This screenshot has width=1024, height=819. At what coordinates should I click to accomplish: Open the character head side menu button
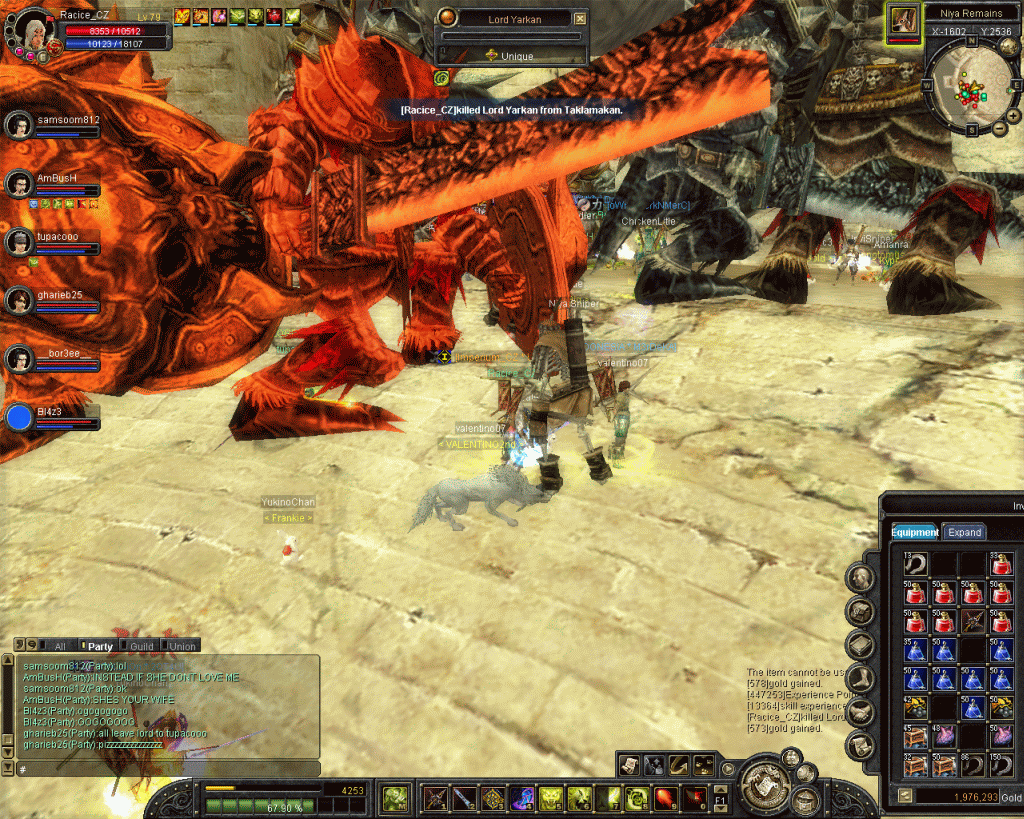point(861,578)
